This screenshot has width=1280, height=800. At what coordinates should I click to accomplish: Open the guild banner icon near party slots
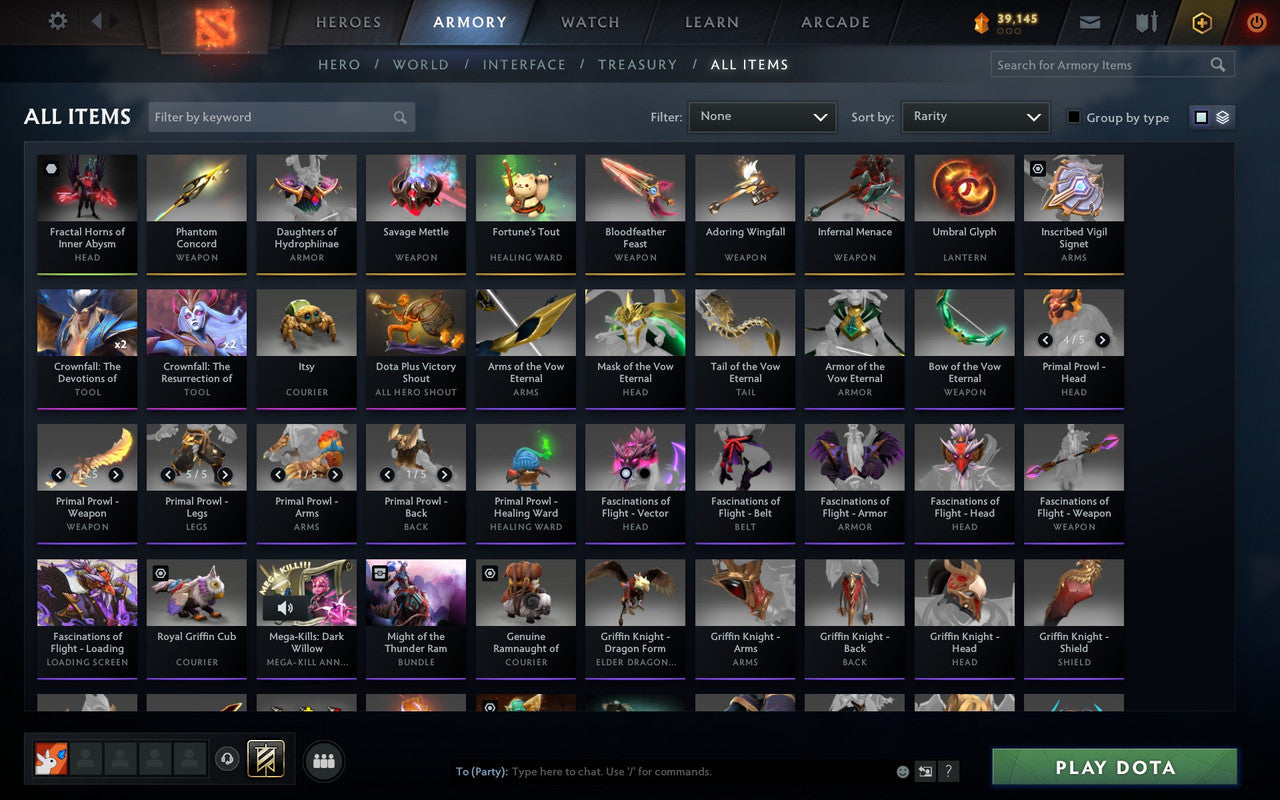267,760
